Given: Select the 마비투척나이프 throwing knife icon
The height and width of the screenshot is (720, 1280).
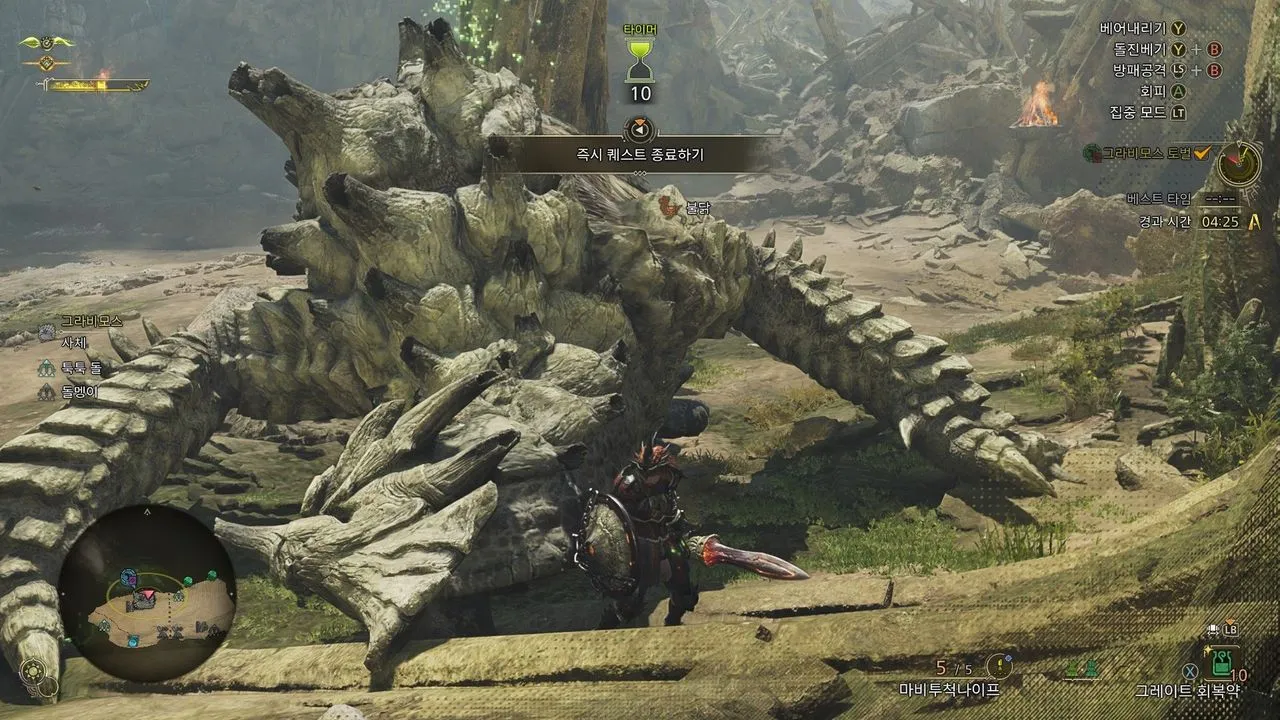Looking at the screenshot, I should [x=998, y=666].
